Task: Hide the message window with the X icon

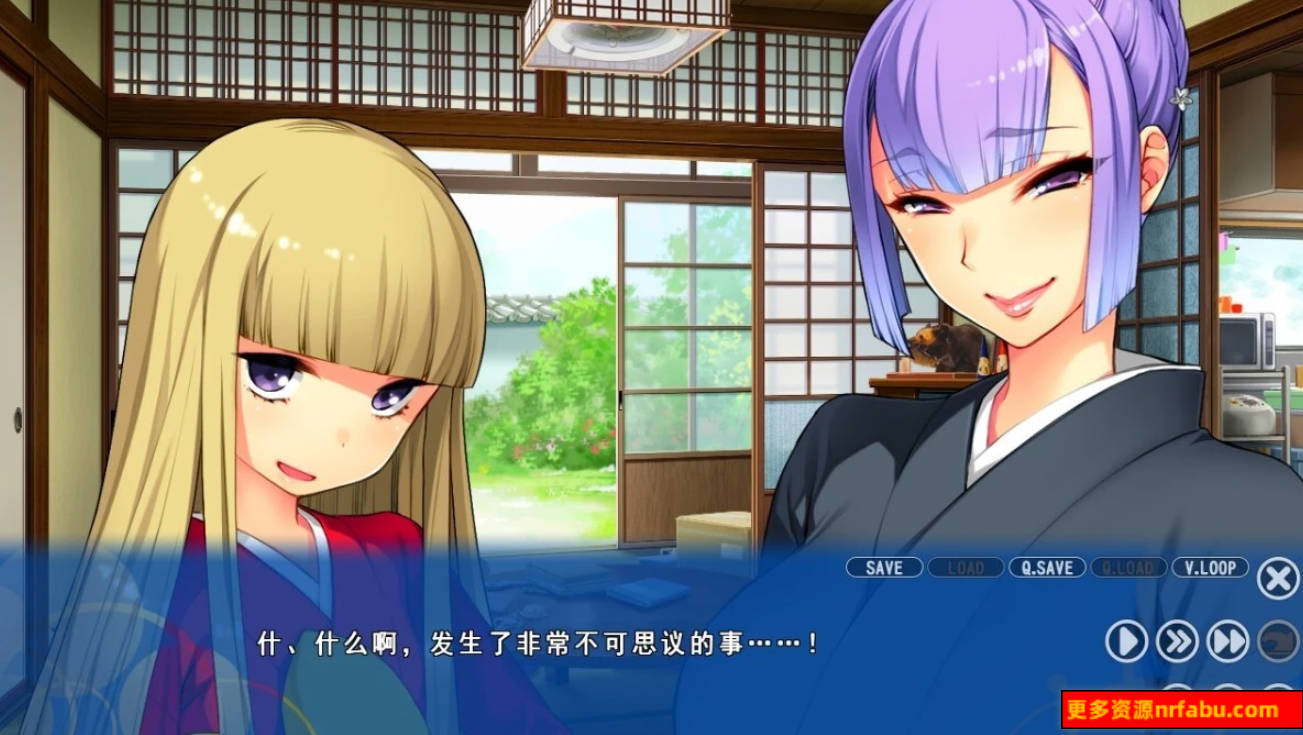Action: pos(1277,575)
